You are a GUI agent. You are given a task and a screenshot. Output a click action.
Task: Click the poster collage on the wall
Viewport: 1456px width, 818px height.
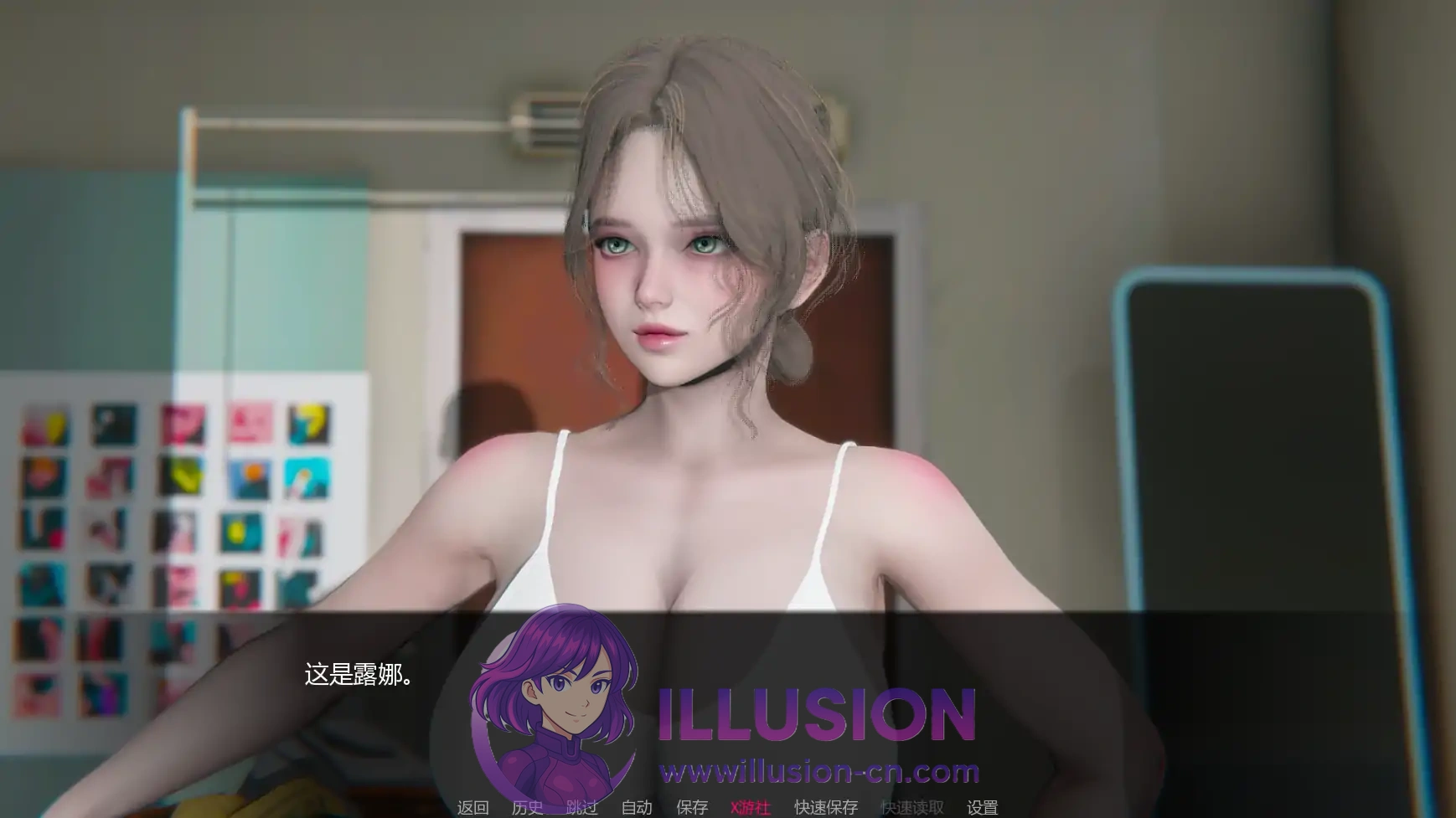168,519
